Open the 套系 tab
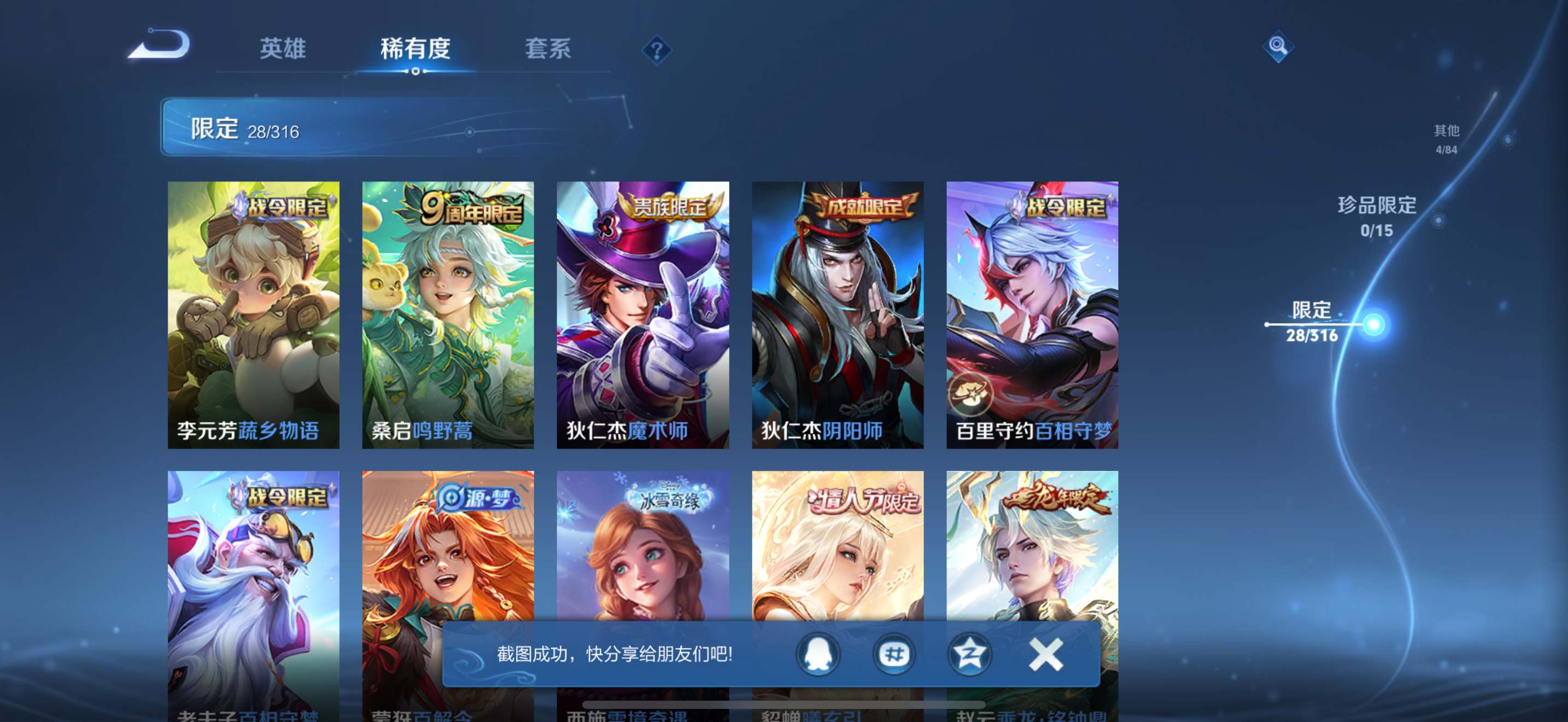 pyautogui.click(x=548, y=49)
